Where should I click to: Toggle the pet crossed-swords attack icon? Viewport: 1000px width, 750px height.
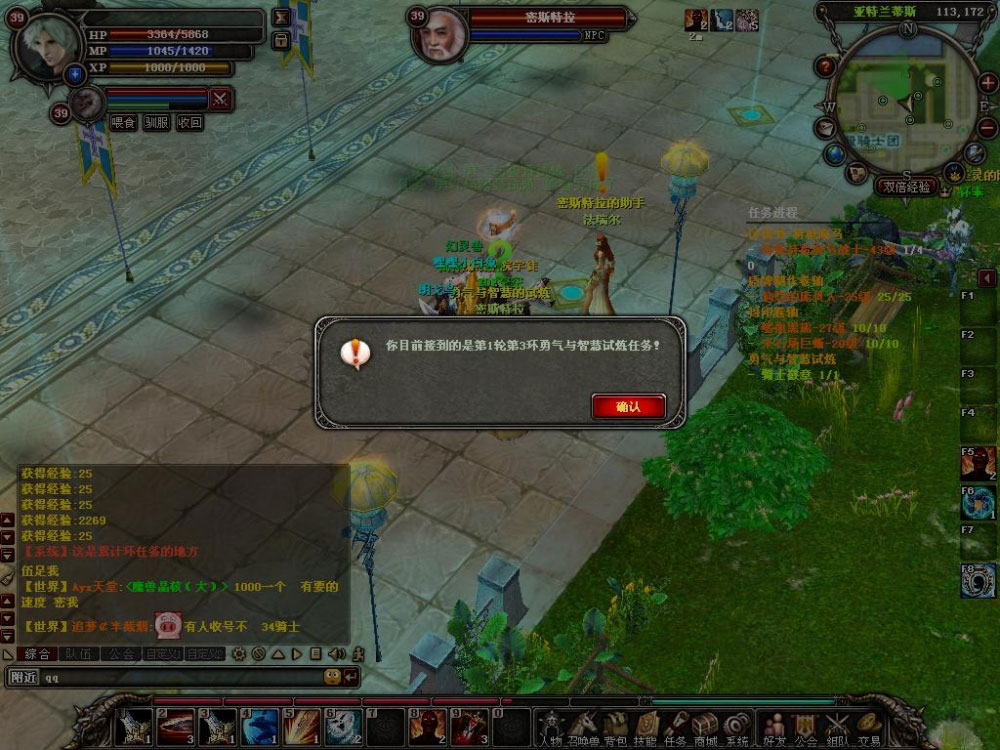pyautogui.click(x=221, y=98)
